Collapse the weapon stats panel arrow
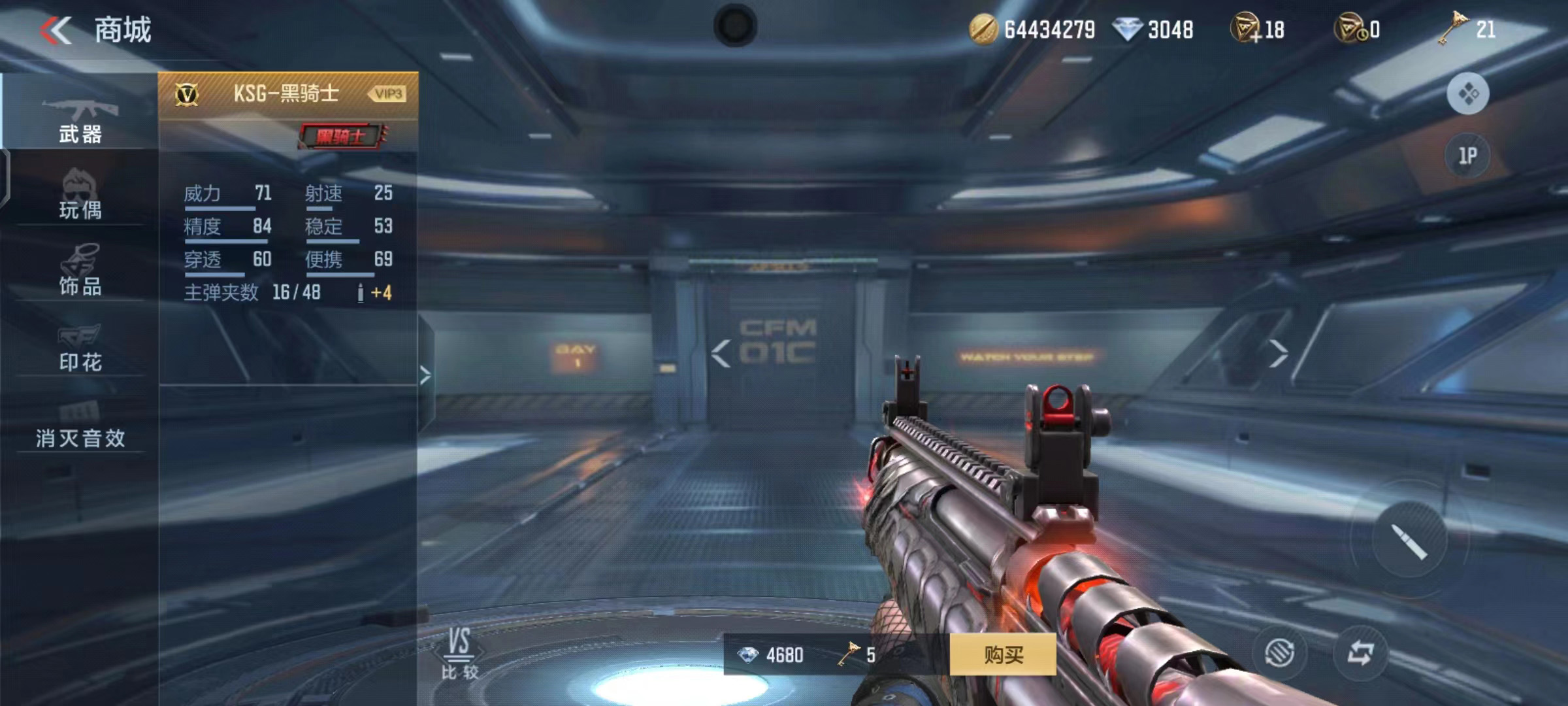This screenshot has height=706, width=1568. 425,375
